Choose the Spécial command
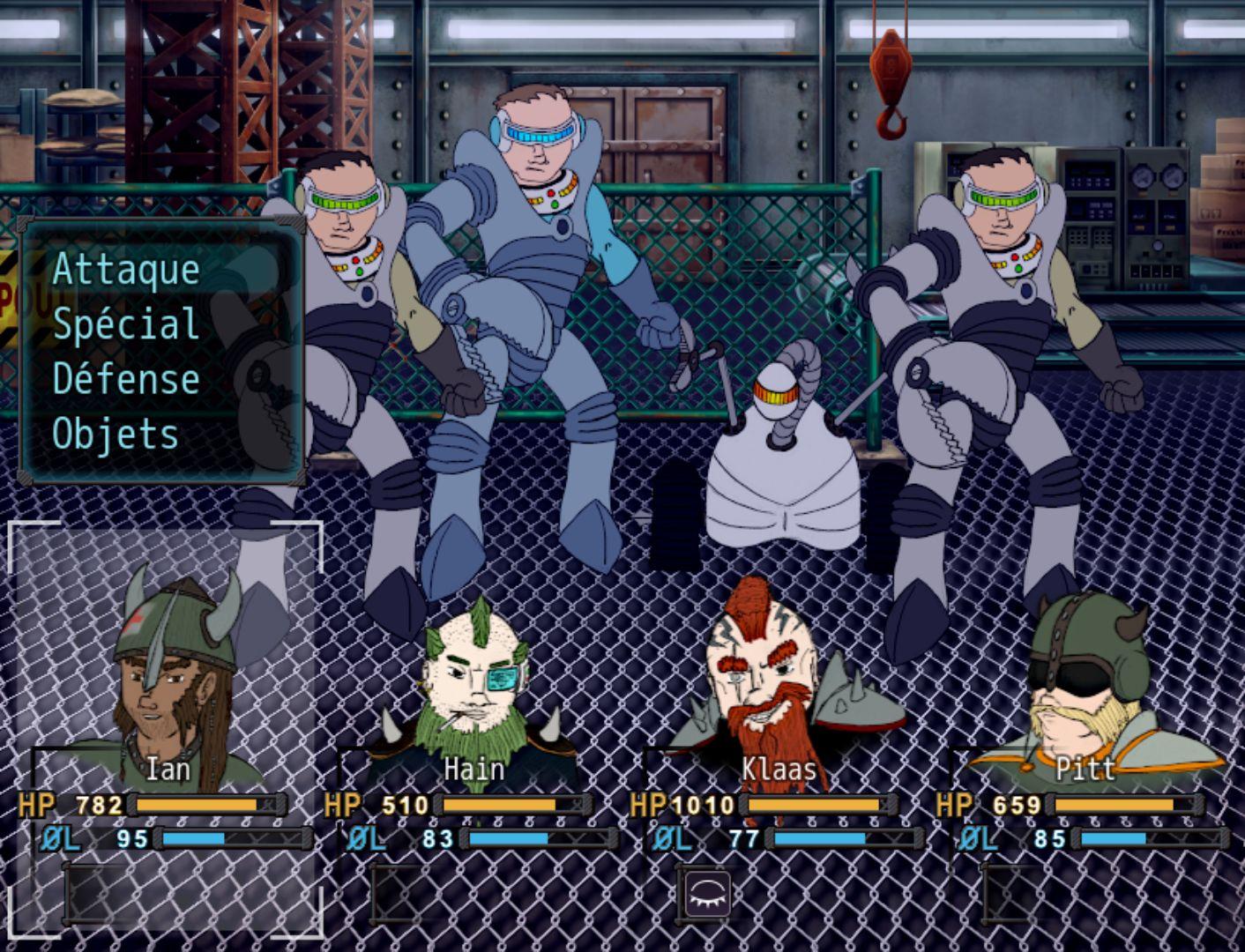The height and width of the screenshot is (952, 1245). pyautogui.click(x=123, y=325)
